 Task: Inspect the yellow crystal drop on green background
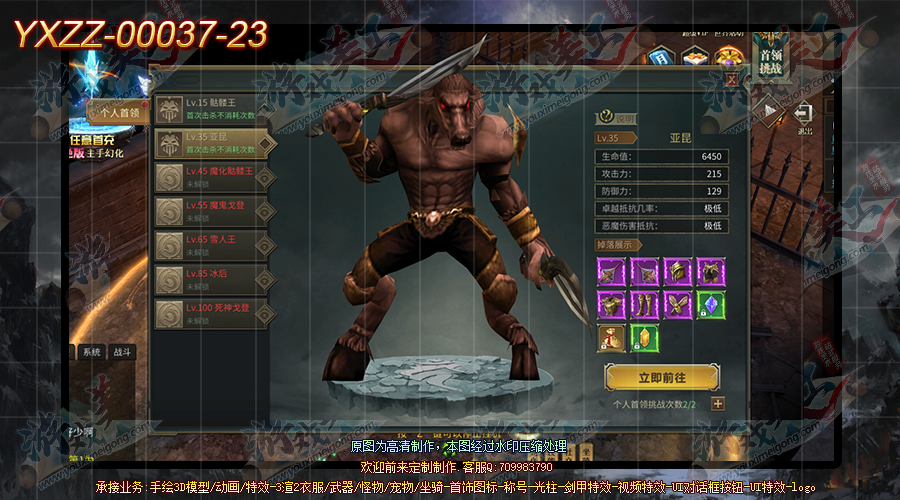[644, 338]
